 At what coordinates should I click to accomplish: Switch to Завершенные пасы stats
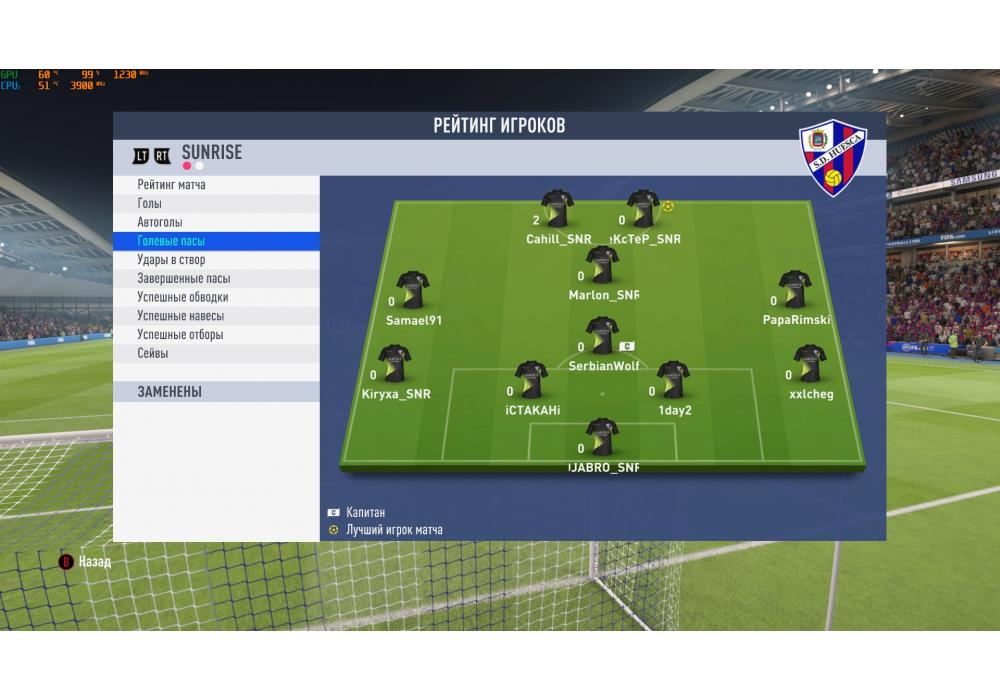click(x=183, y=279)
